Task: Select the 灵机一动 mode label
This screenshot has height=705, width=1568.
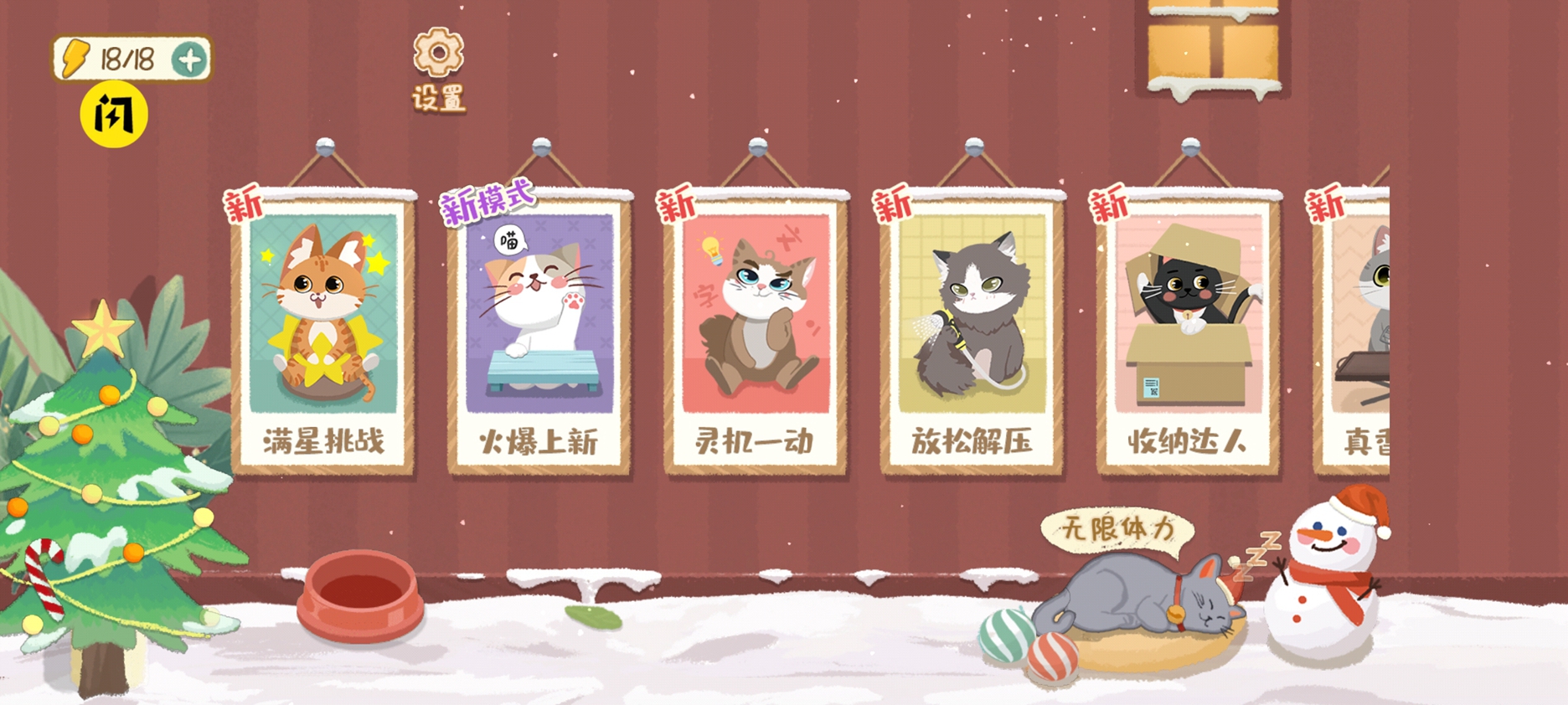Action: 755,442
